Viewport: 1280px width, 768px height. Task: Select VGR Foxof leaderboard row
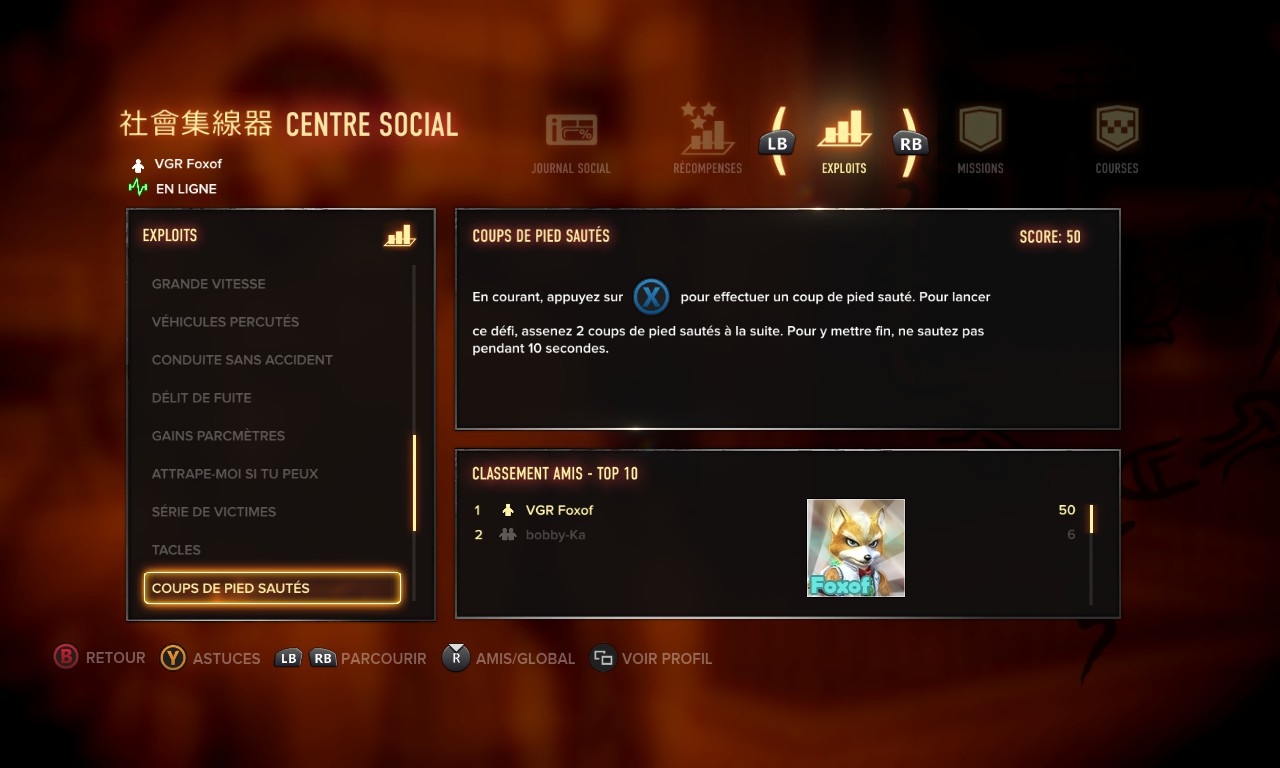559,510
